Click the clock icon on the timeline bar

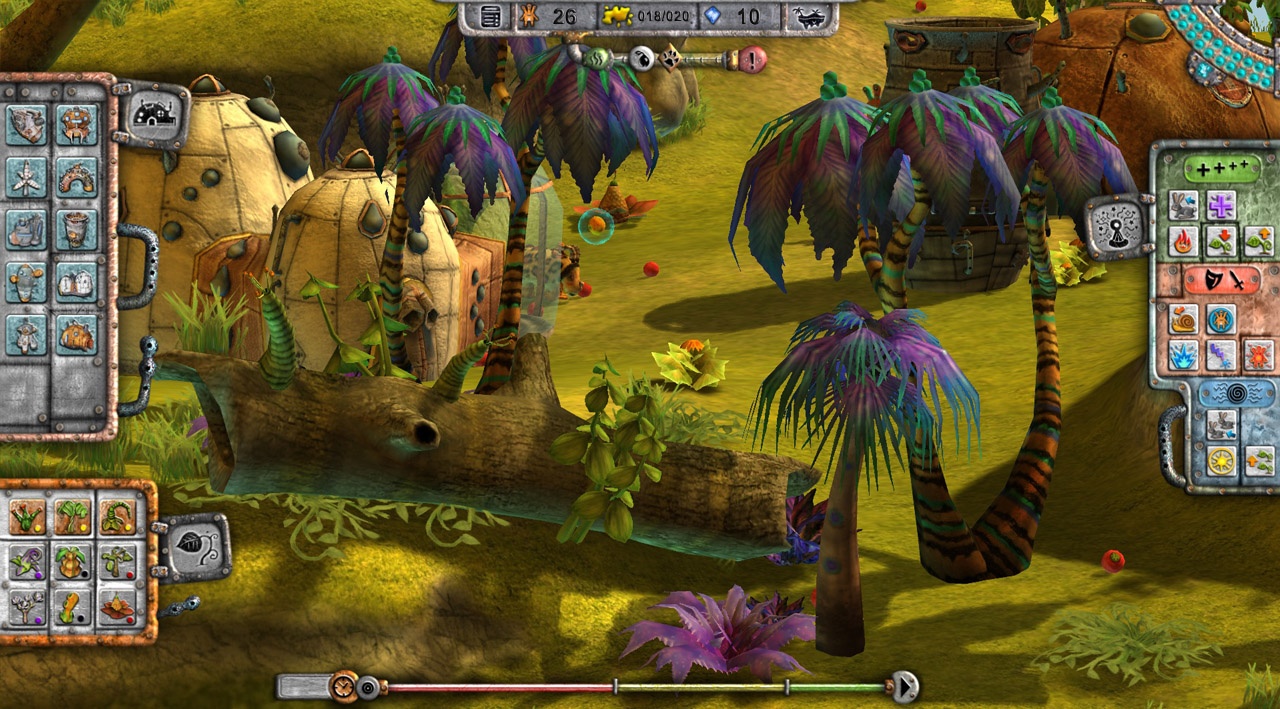click(x=343, y=687)
